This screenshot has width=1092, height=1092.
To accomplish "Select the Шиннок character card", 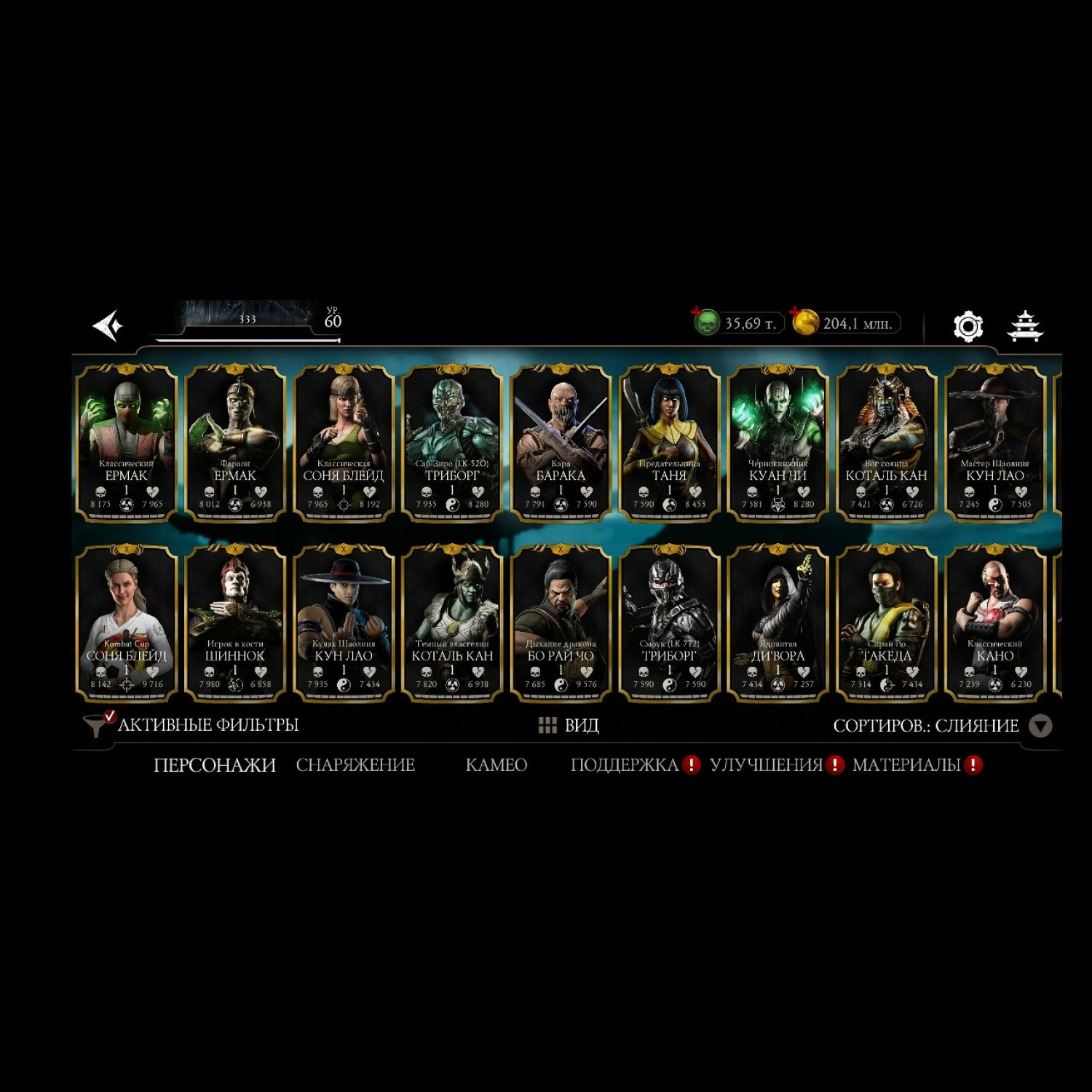I will [x=235, y=623].
